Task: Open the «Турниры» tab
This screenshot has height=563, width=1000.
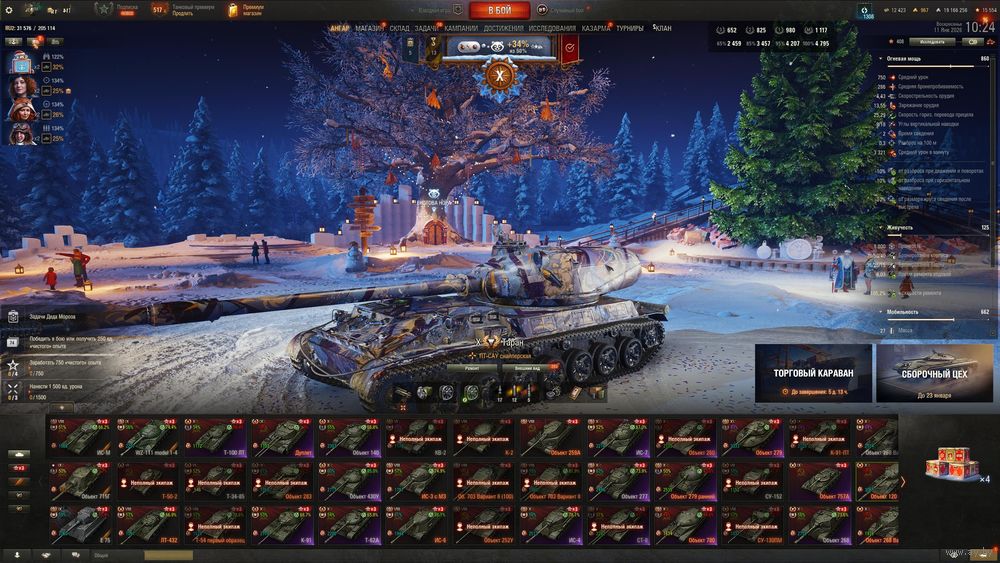Action: point(630,28)
